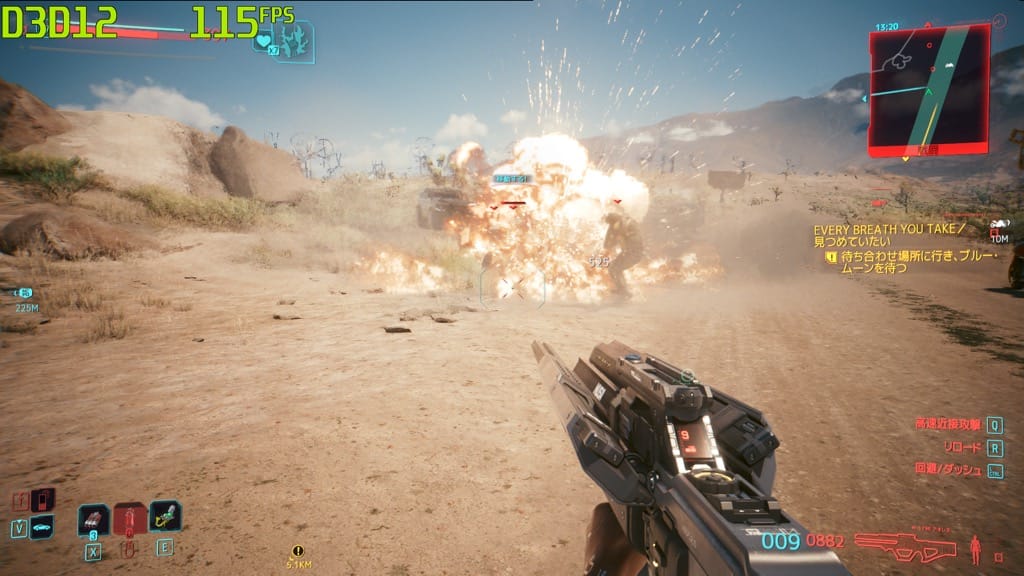Click the heart buff icon
Viewport: 1024px width, 576px height.
[263, 42]
